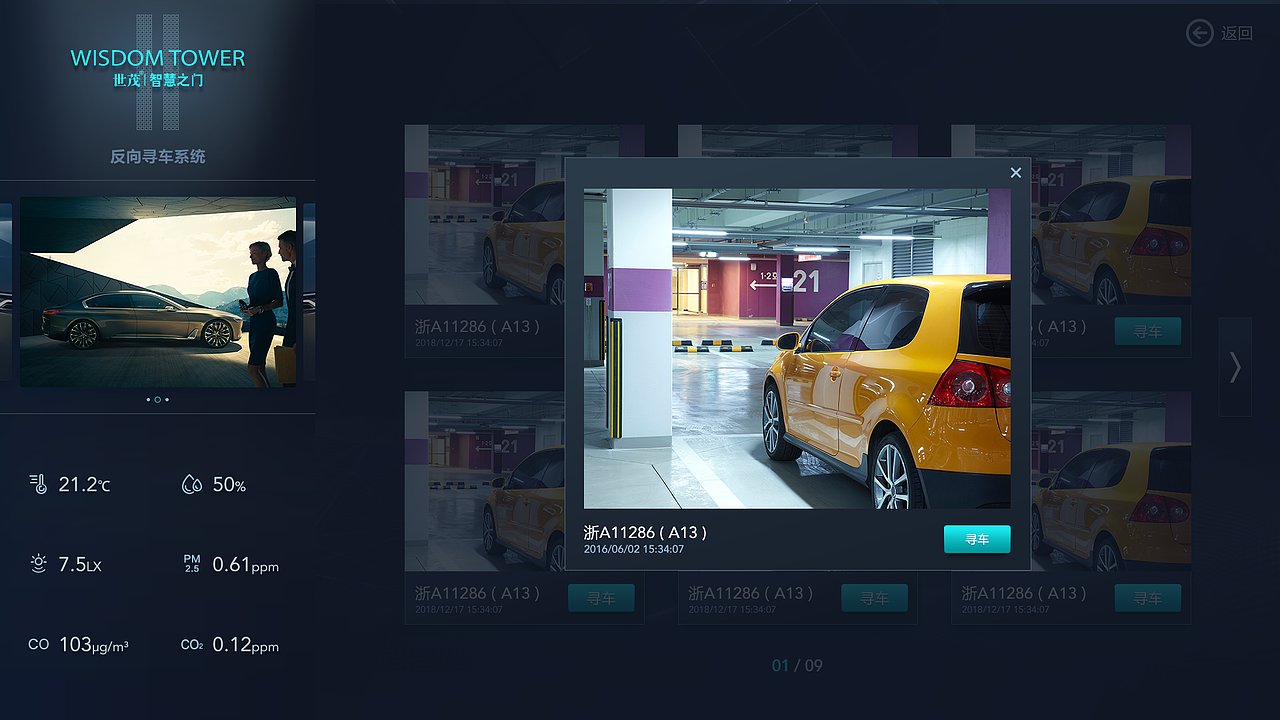Click 寻车 on the top-right vehicle card
This screenshot has height=720, width=1280.
[1147, 331]
